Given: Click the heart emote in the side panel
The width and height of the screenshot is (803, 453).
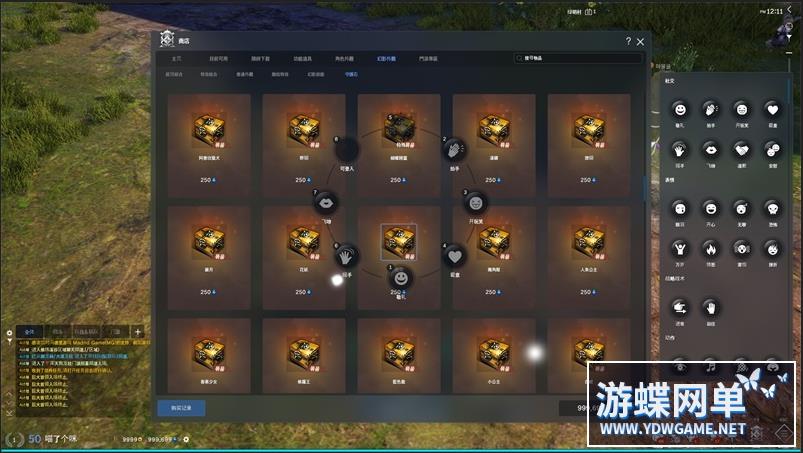Looking at the screenshot, I should 772,109.
